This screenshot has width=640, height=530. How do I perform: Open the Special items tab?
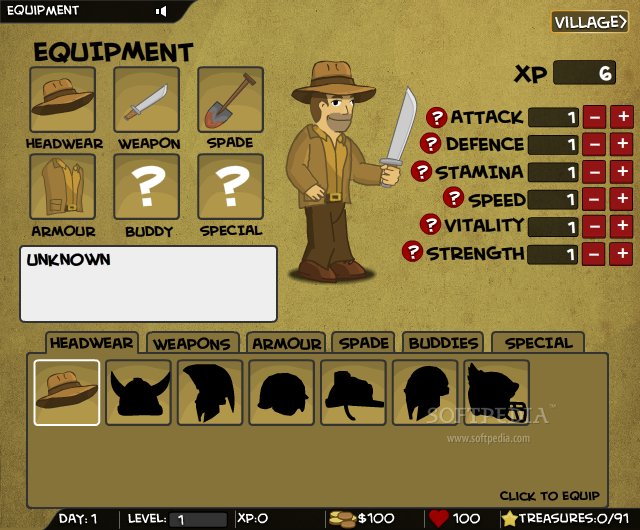pyautogui.click(x=538, y=343)
